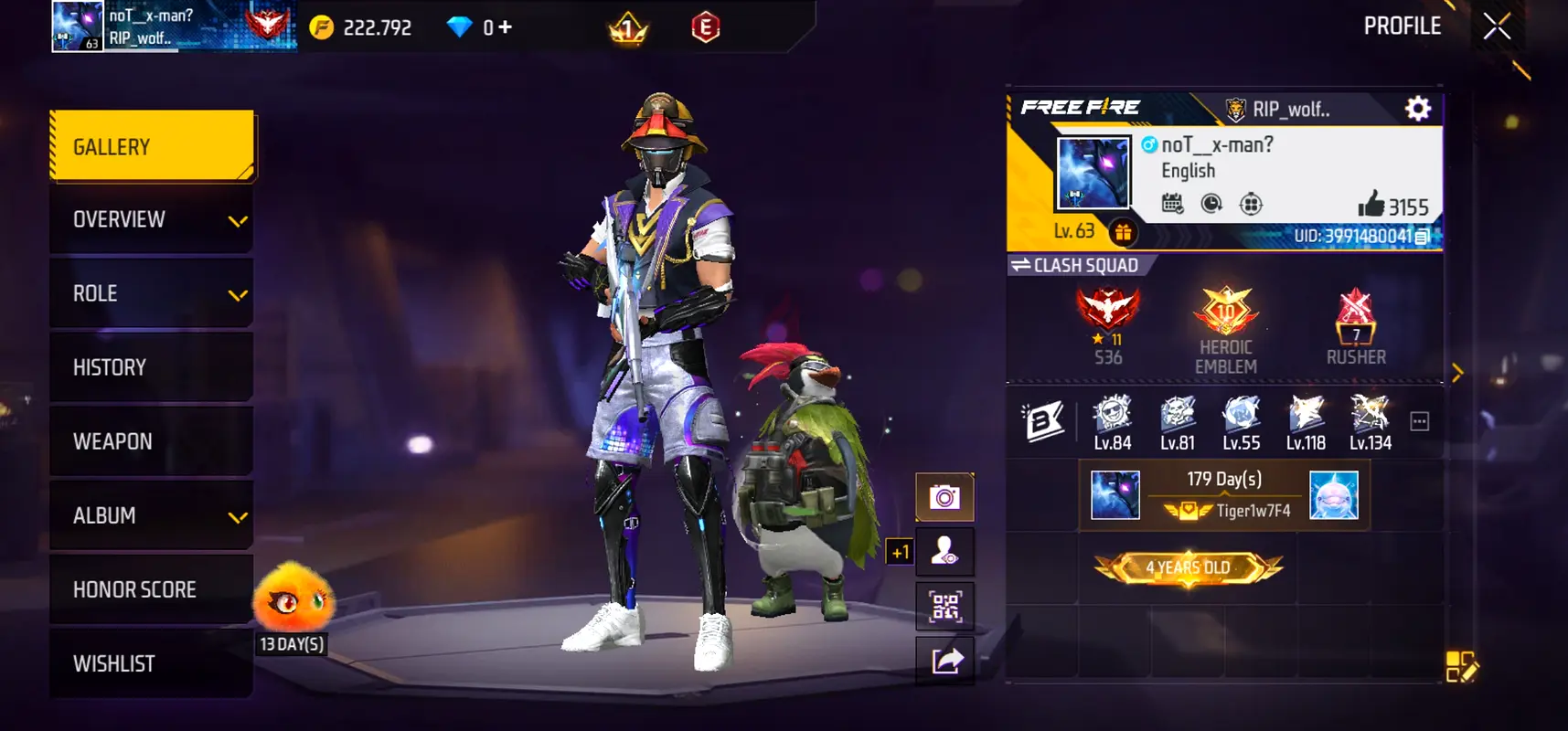
Task: Click the plus to add diamonds
Action: (x=506, y=27)
